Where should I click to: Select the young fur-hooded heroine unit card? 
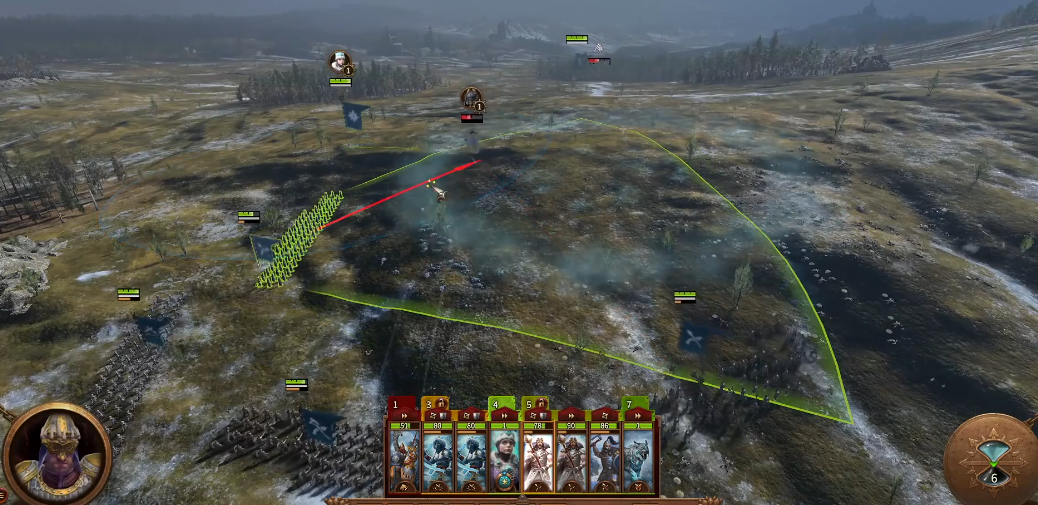pyautogui.click(x=505, y=458)
